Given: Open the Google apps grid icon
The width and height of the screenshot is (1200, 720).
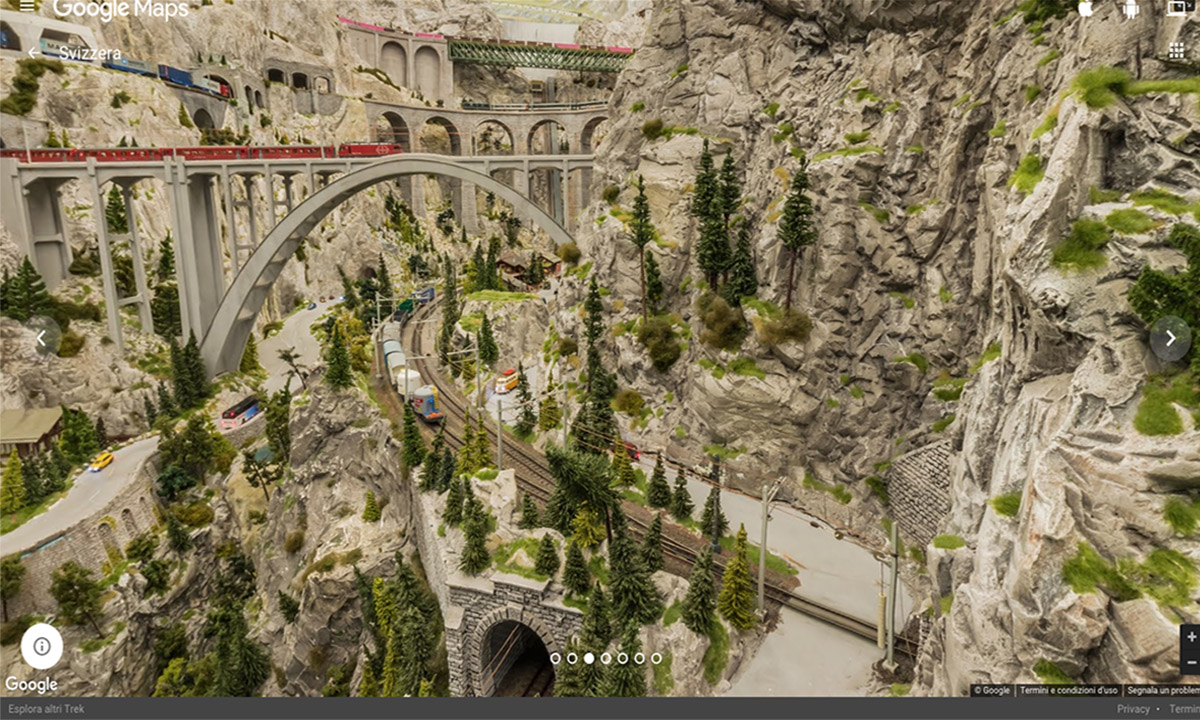Looking at the screenshot, I should click(1176, 51).
